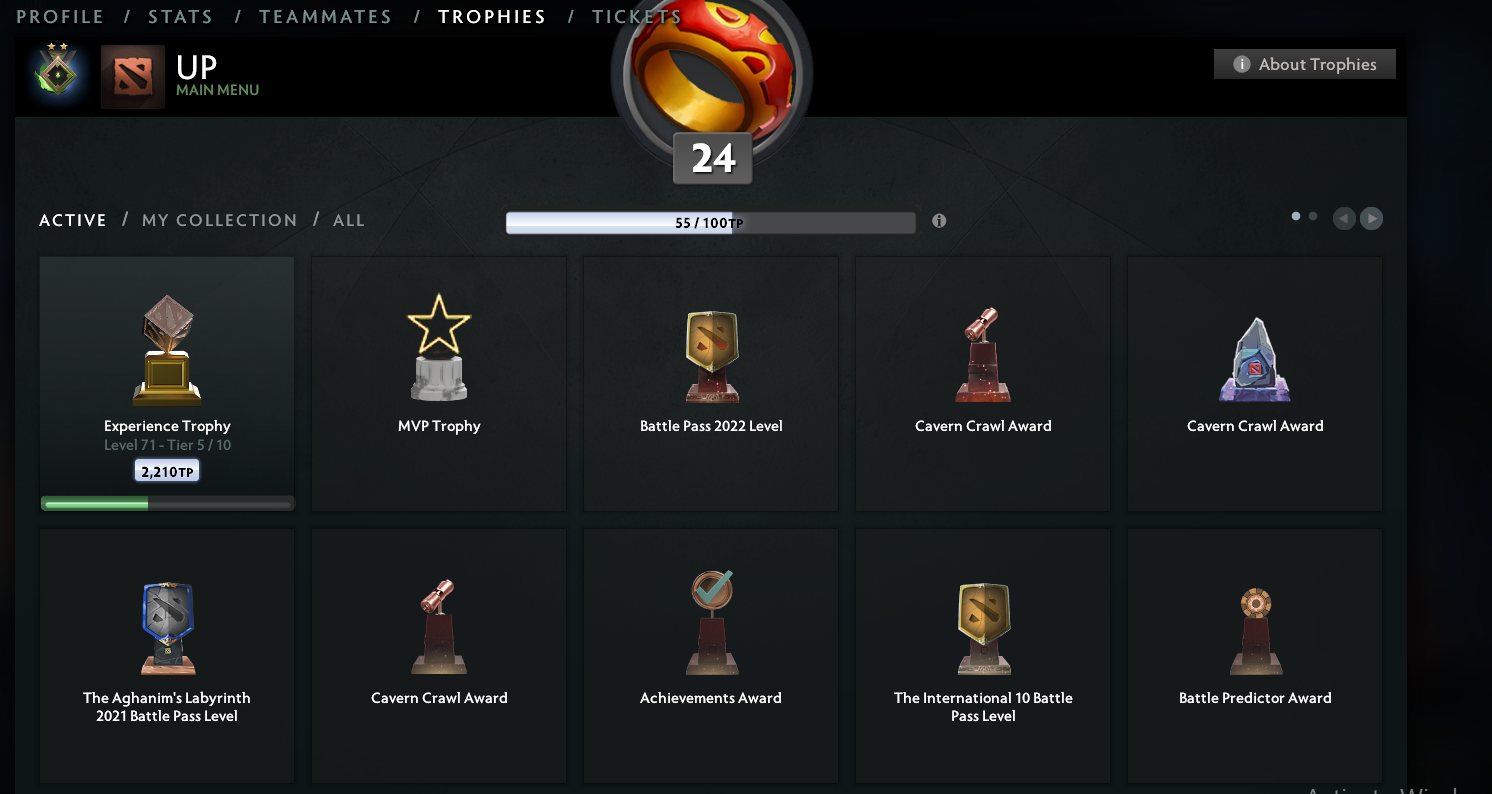Navigate to the STATS page
The width and height of the screenshot is (1492, 794).
click(x=181, y=16)
